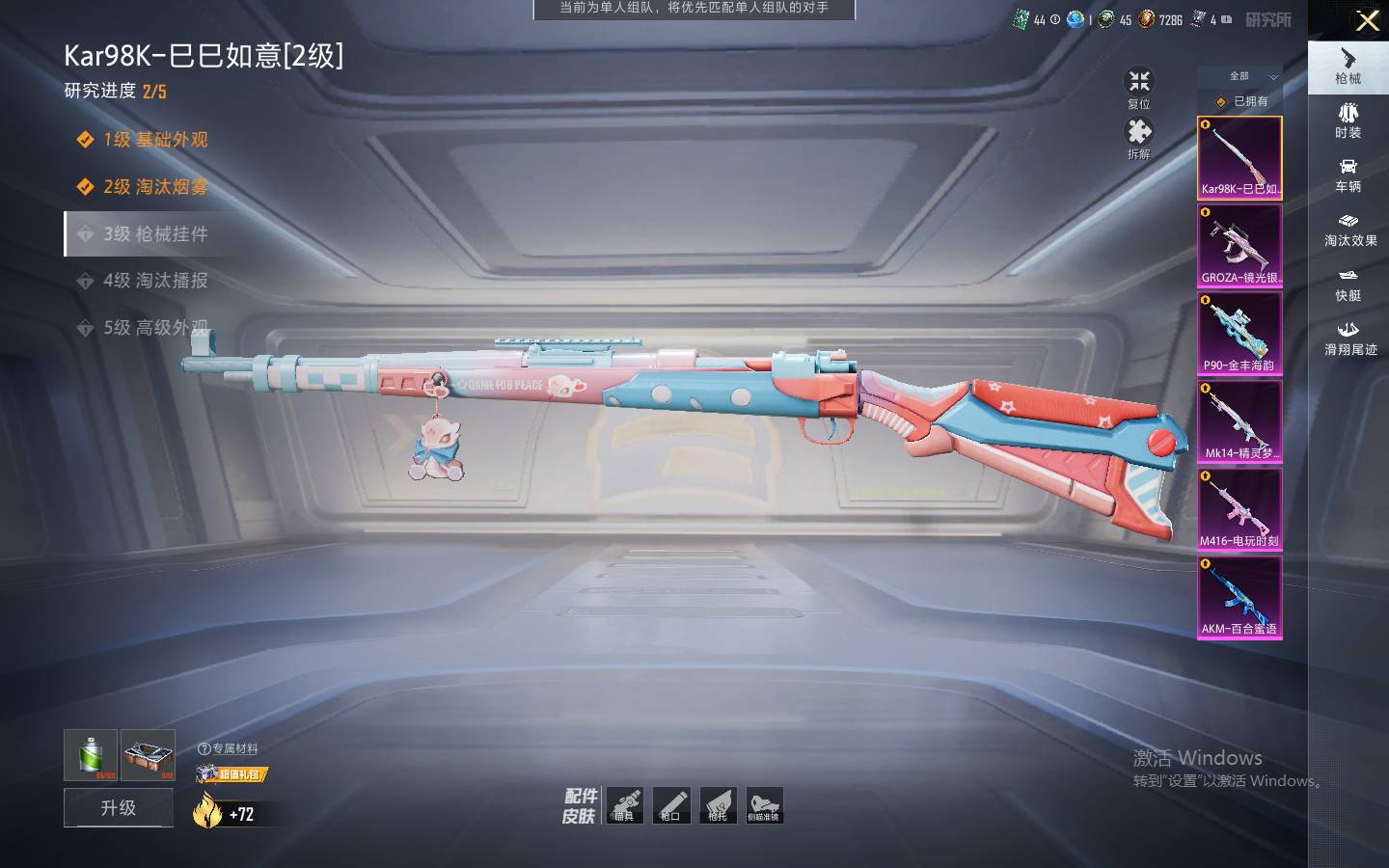Pick the P90-金丰海韵 skin thumbnail
Screen dimensions: 1389x868
[x=1239, y=333]
